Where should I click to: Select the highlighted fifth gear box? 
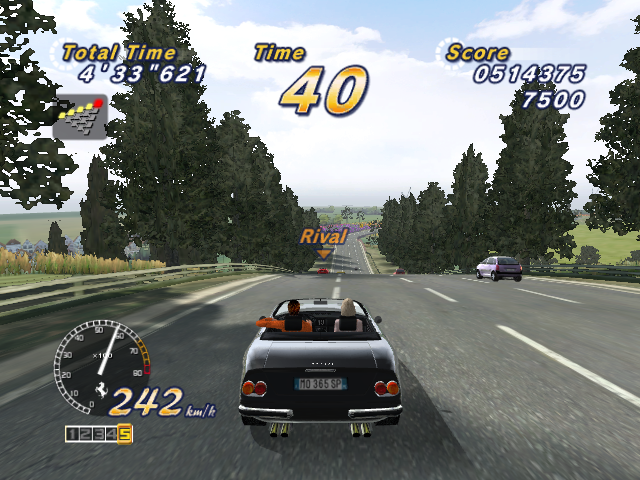(x=125, y=433)
